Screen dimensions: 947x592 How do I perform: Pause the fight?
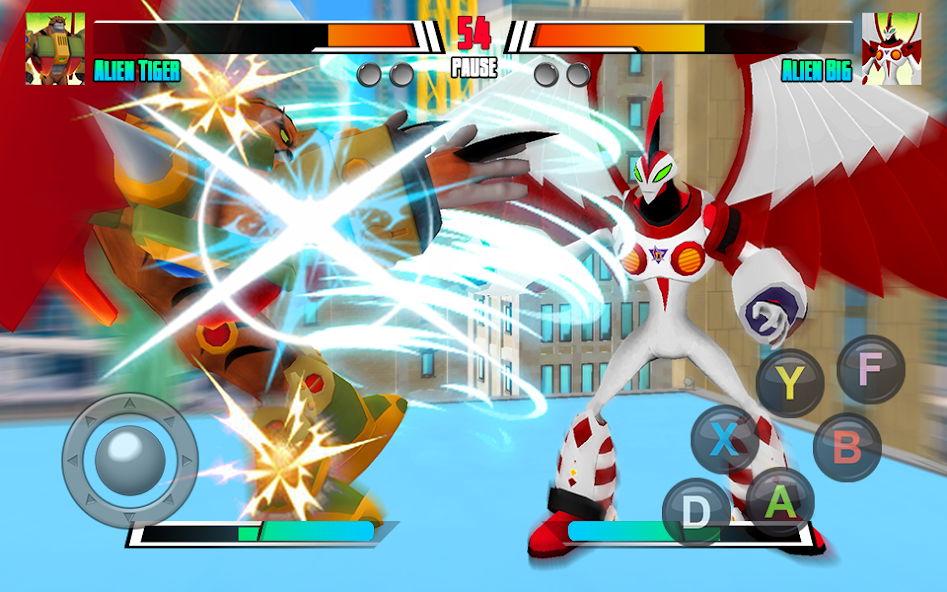click(x=473, y=69)
